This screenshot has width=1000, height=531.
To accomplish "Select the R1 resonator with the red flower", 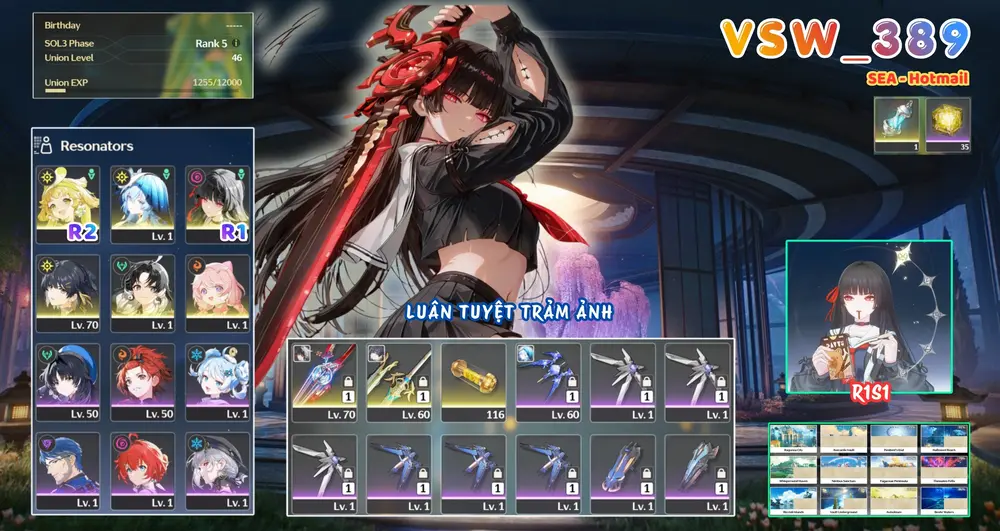I will pos(217,204).
